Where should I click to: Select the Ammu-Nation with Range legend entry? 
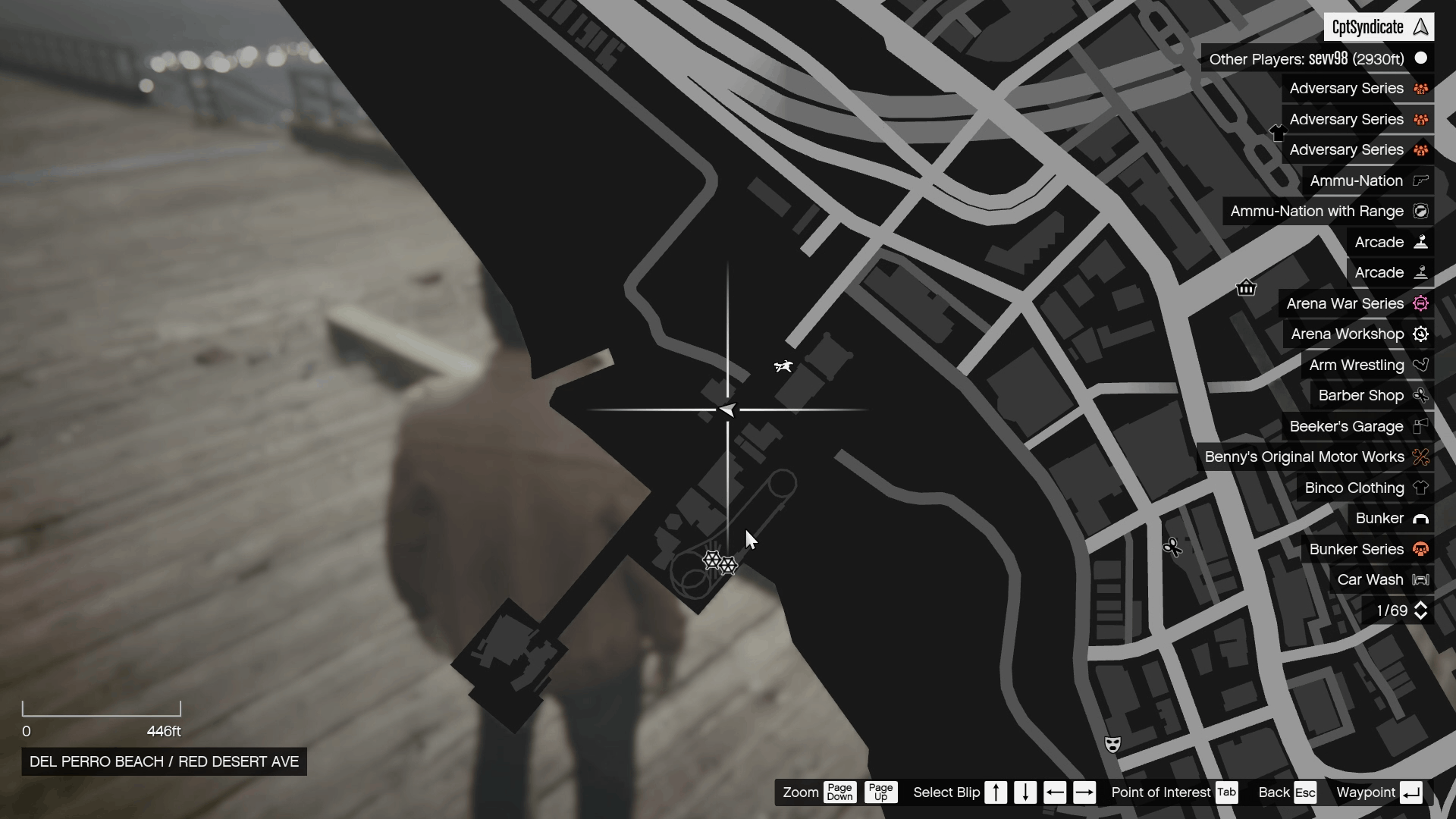(1316, 211)
